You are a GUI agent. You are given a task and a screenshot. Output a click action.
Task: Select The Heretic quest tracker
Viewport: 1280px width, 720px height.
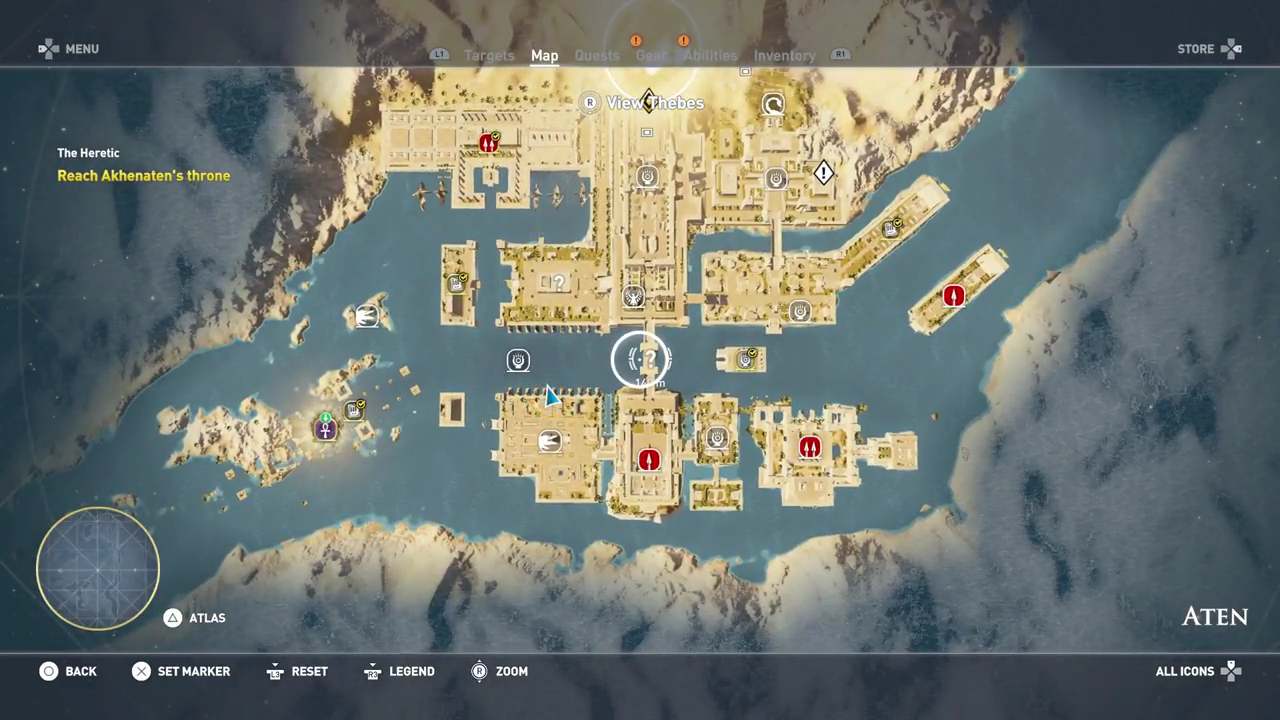click(88, 153)
